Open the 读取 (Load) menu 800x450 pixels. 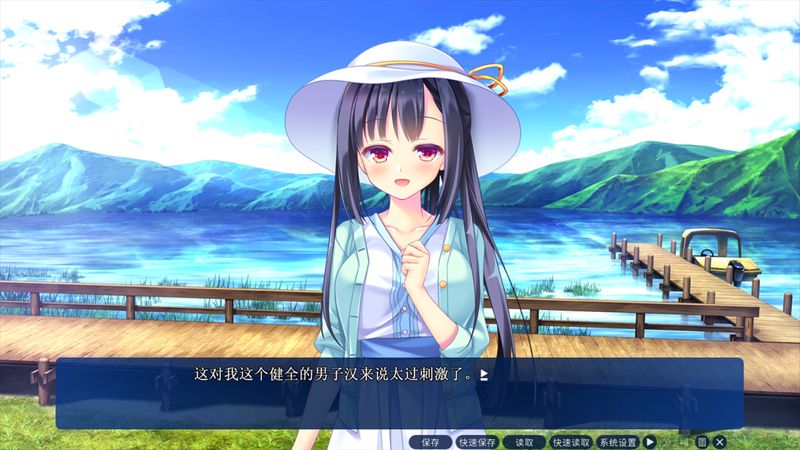pos(524,442)
